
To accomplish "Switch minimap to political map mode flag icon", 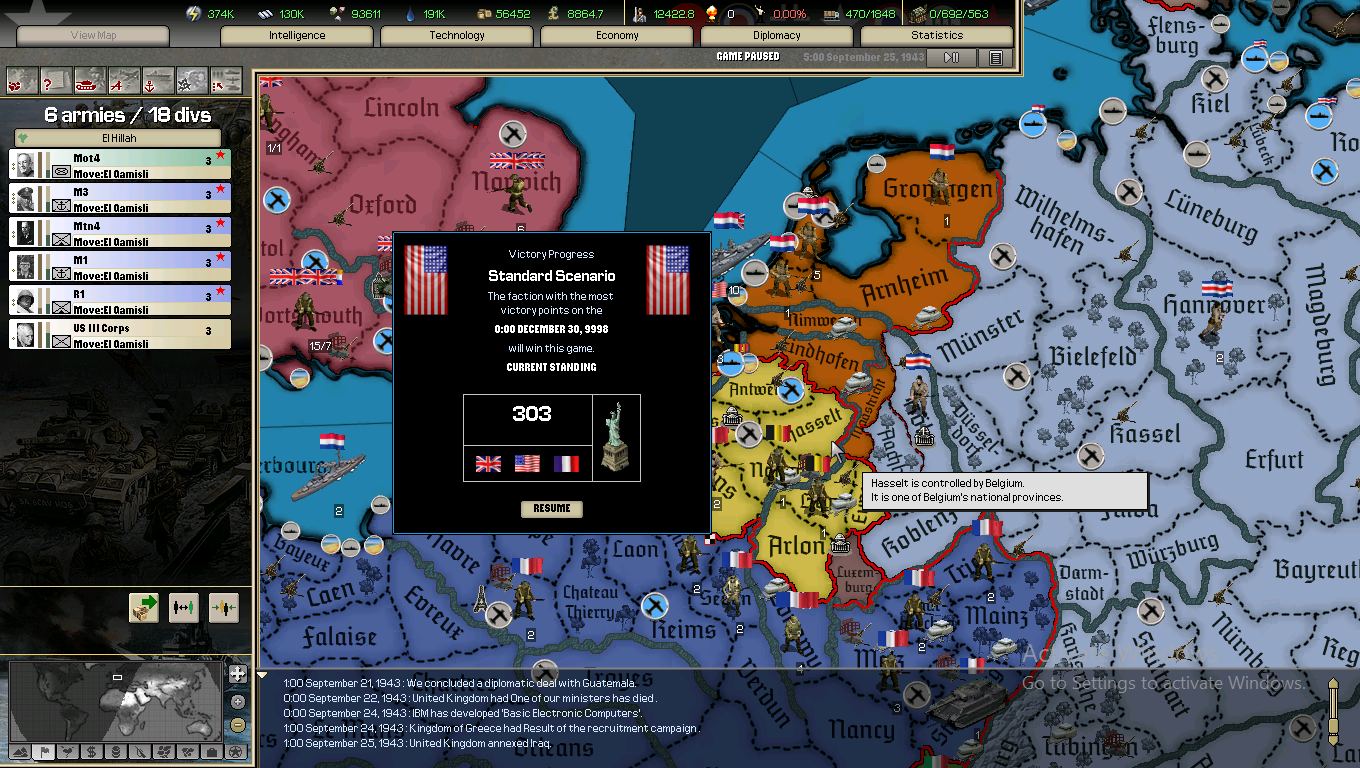I will (x=44, y=752).
